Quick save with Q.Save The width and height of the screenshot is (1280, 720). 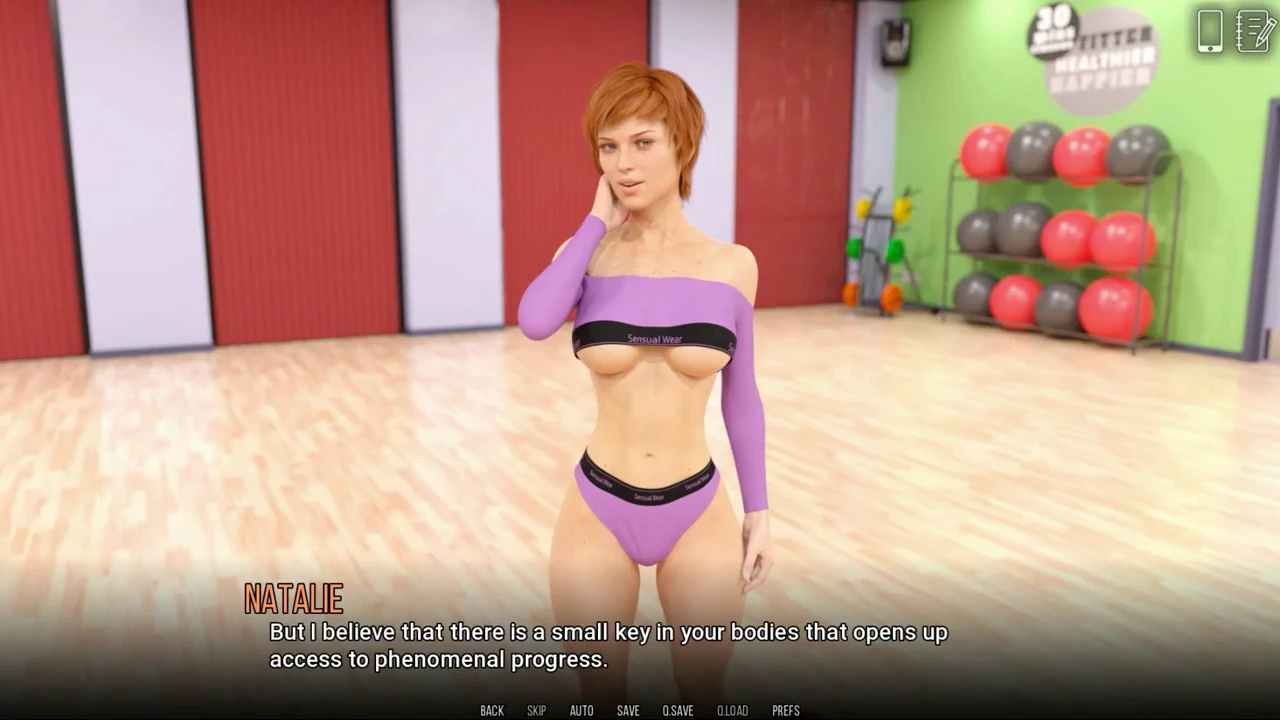click(x=677, y=711)
